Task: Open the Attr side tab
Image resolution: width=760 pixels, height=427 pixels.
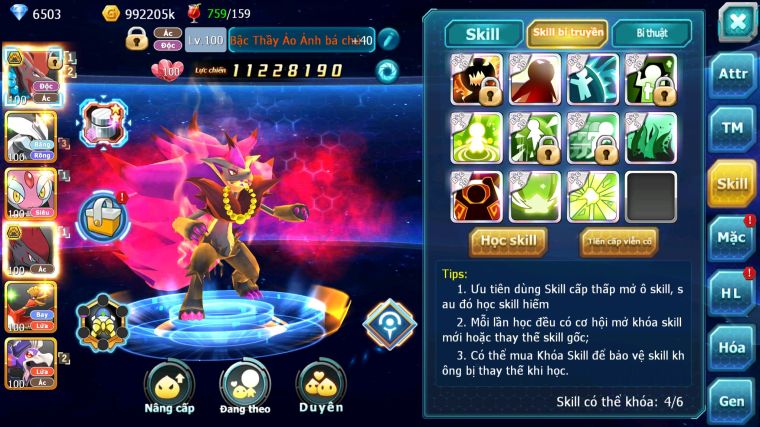Action: pos(732,75)
